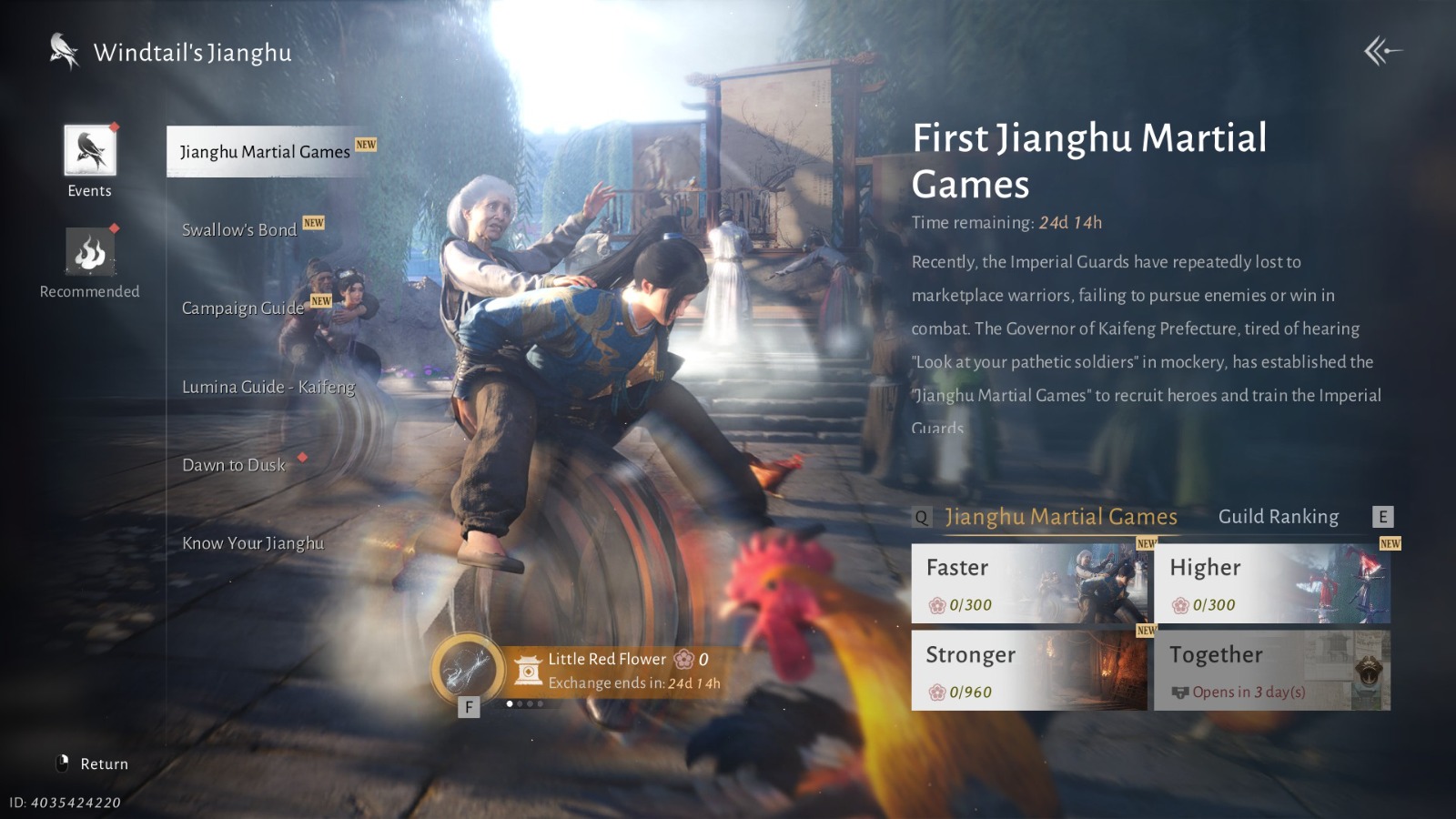Viewport: 1456px width, 819px height.
Task: Open the Faster challenge tile
Action: click(x=1029, y=583)
